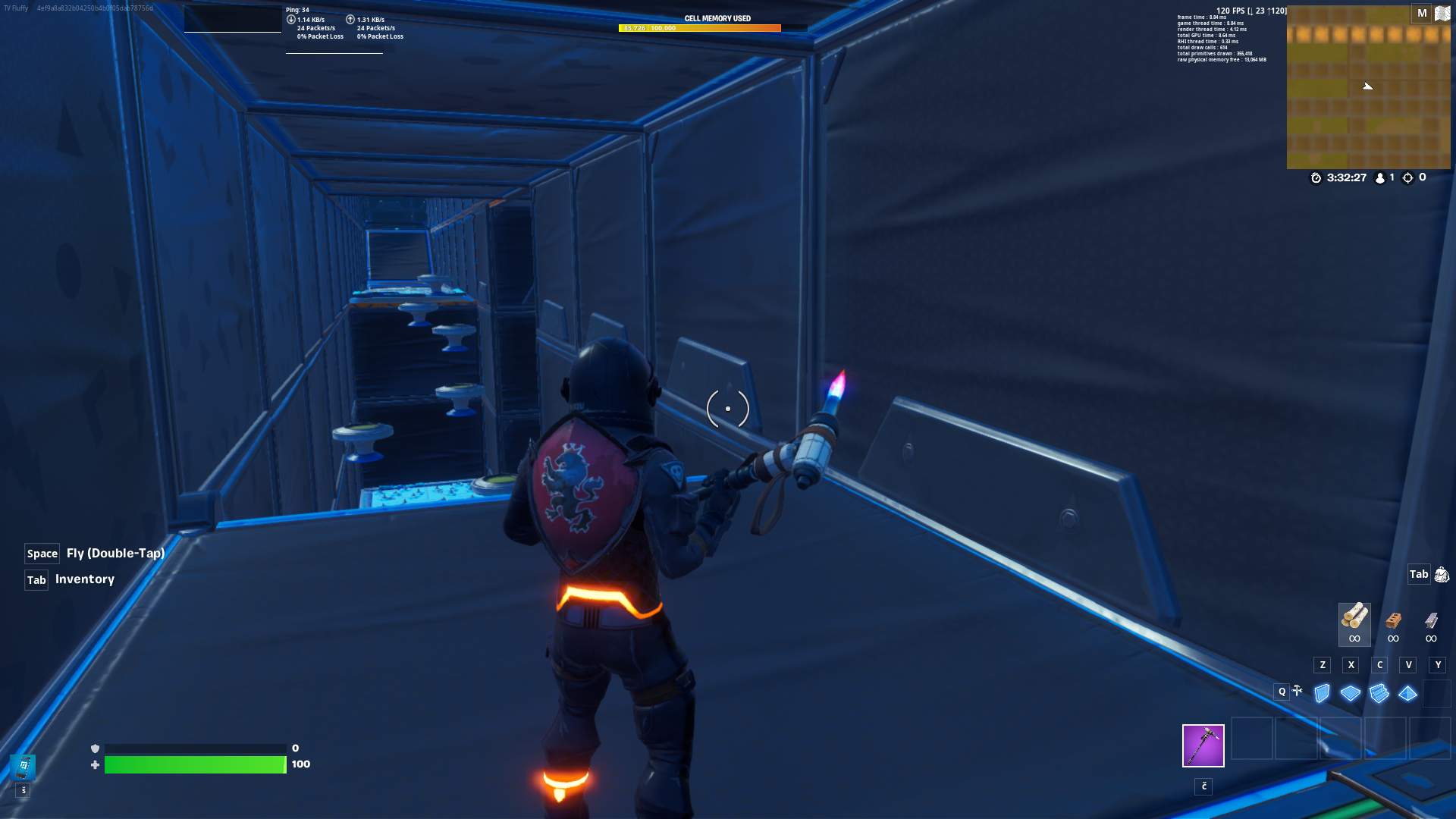Select the floor build piece icon

pos(1351,692)
